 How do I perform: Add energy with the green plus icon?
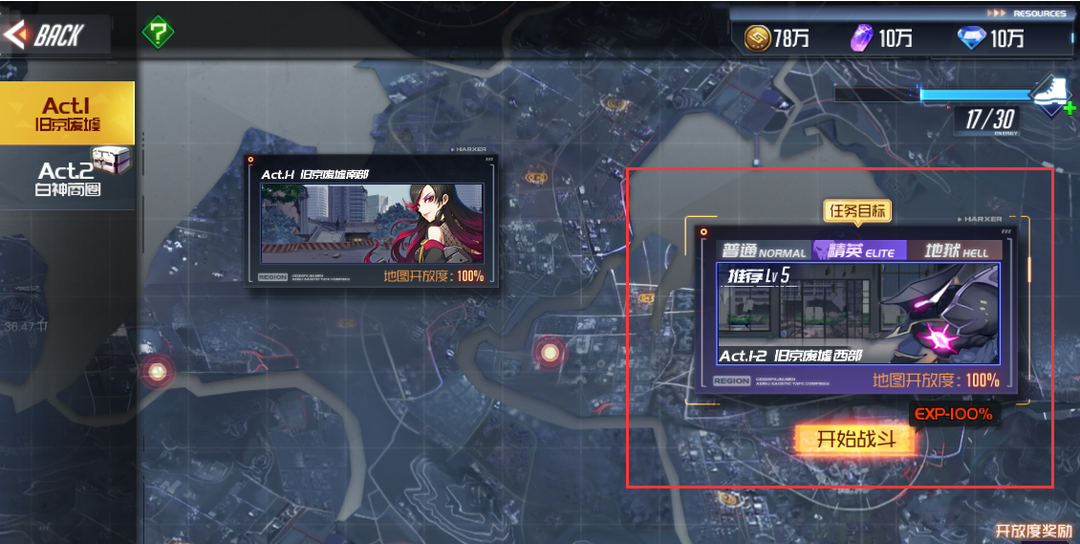click(1070, 108)
